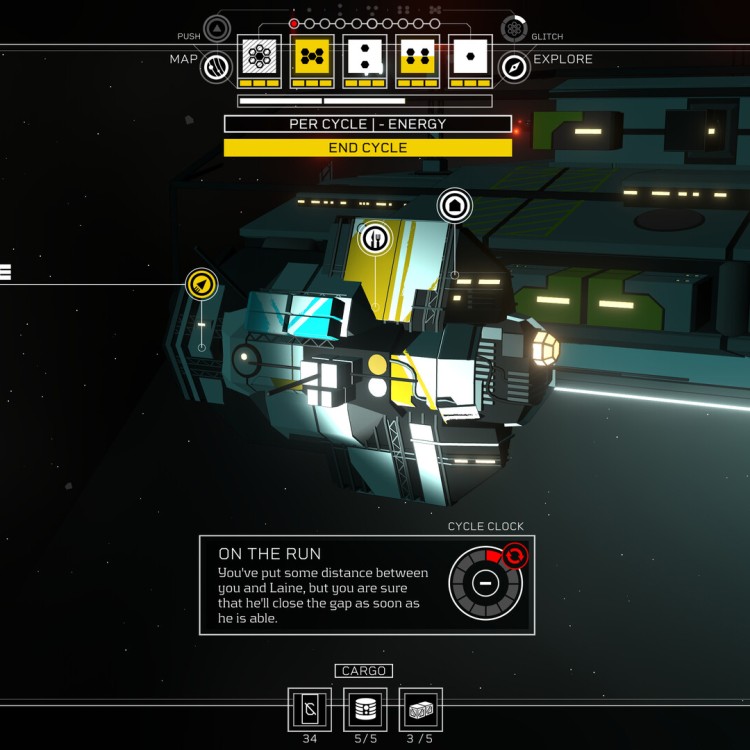The height and width of the screenshot is (750, 750).
Task: Select the white one-pip die
Action: (470, 57)
